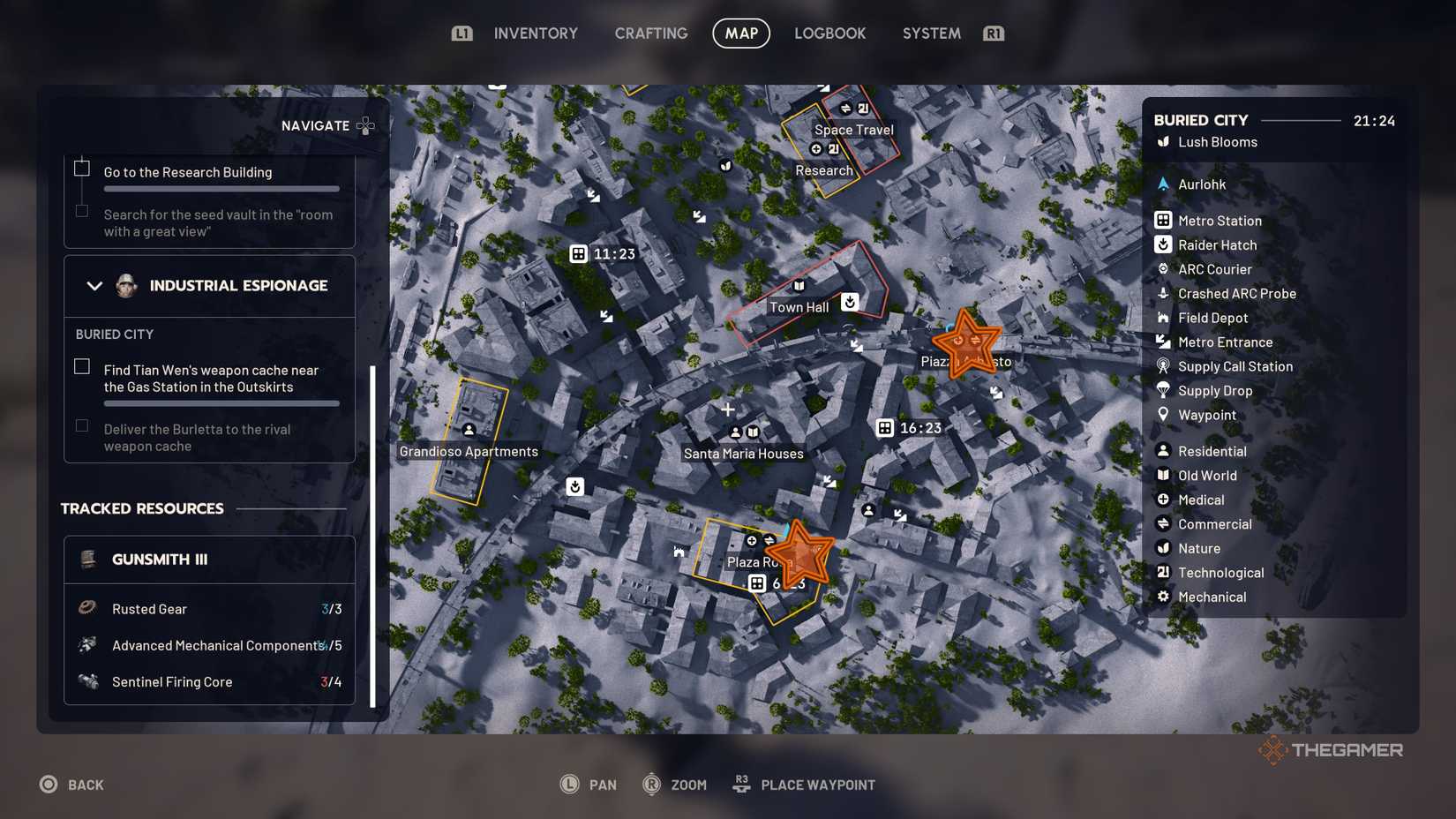
Task: Click the Crashed ARC Probe legend icon
Action: (x=1163, y=293)
